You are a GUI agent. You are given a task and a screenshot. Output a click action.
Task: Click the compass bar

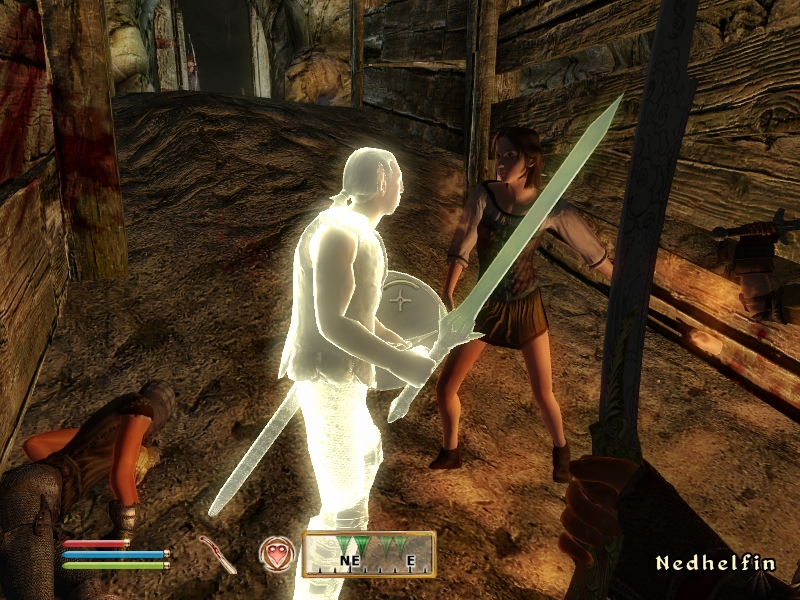pyautogui.click(x=369, y=553)
